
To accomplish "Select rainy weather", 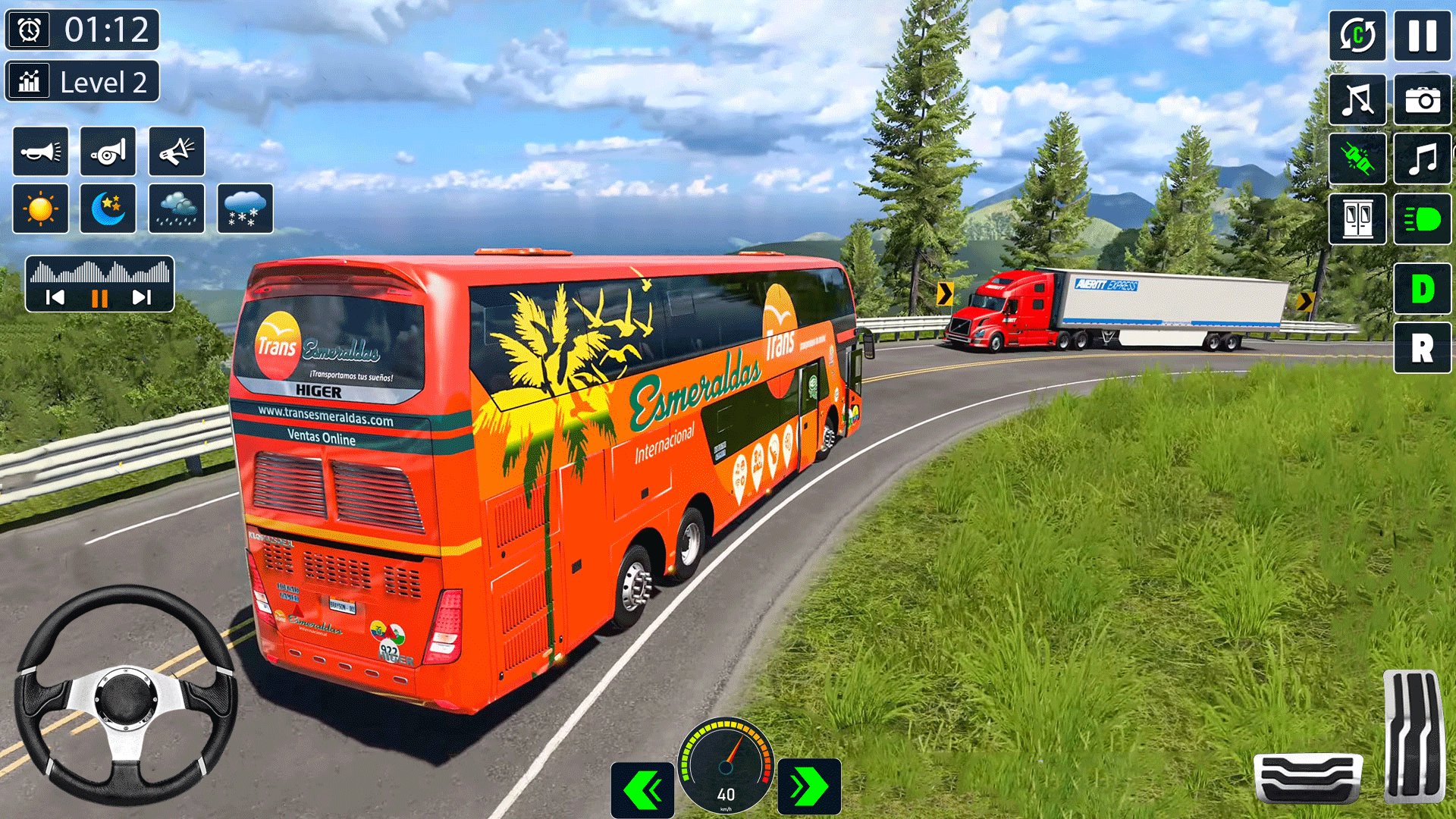I will pos(177,209).
